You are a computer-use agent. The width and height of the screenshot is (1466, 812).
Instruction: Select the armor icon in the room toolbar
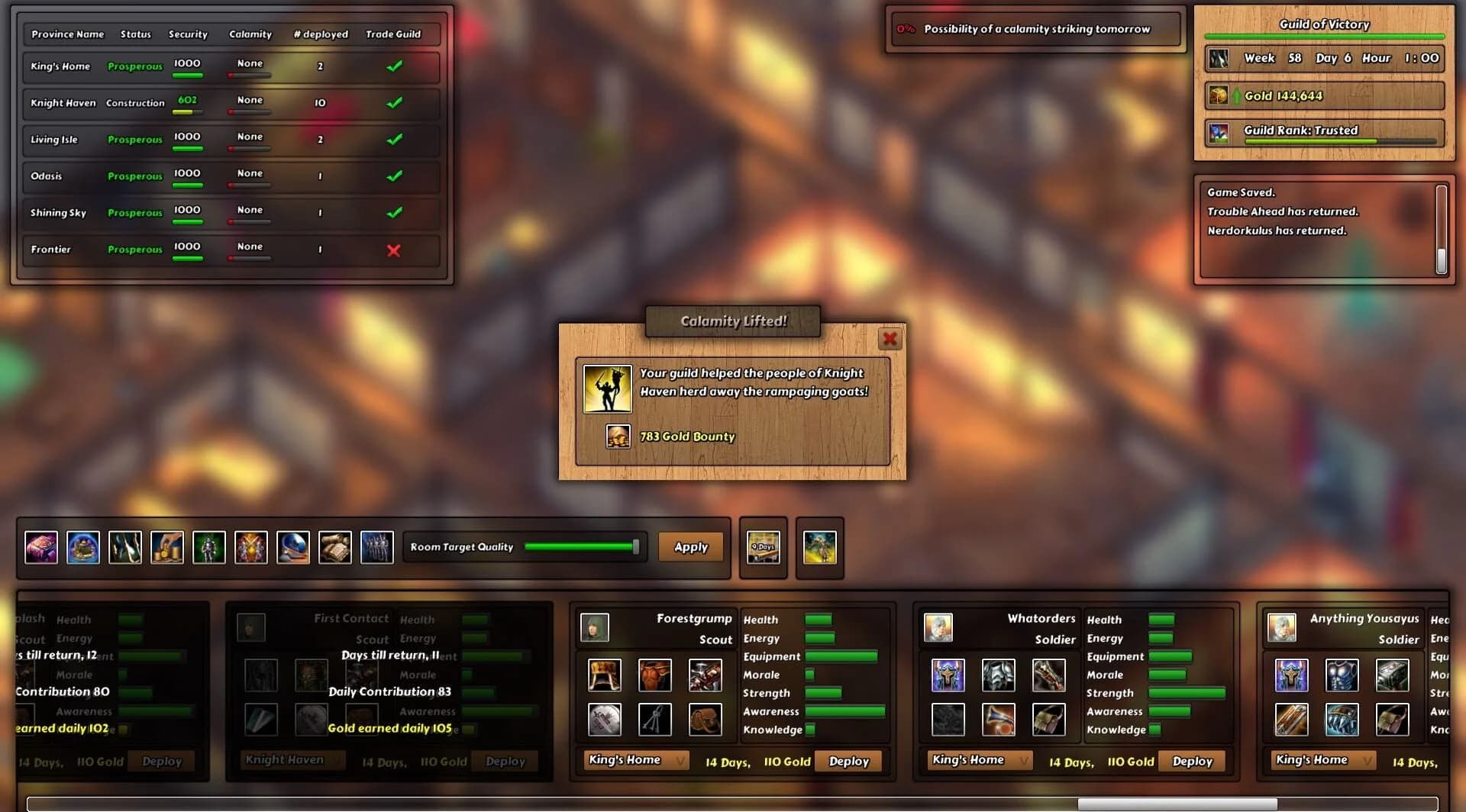click(x=209, y=546)
